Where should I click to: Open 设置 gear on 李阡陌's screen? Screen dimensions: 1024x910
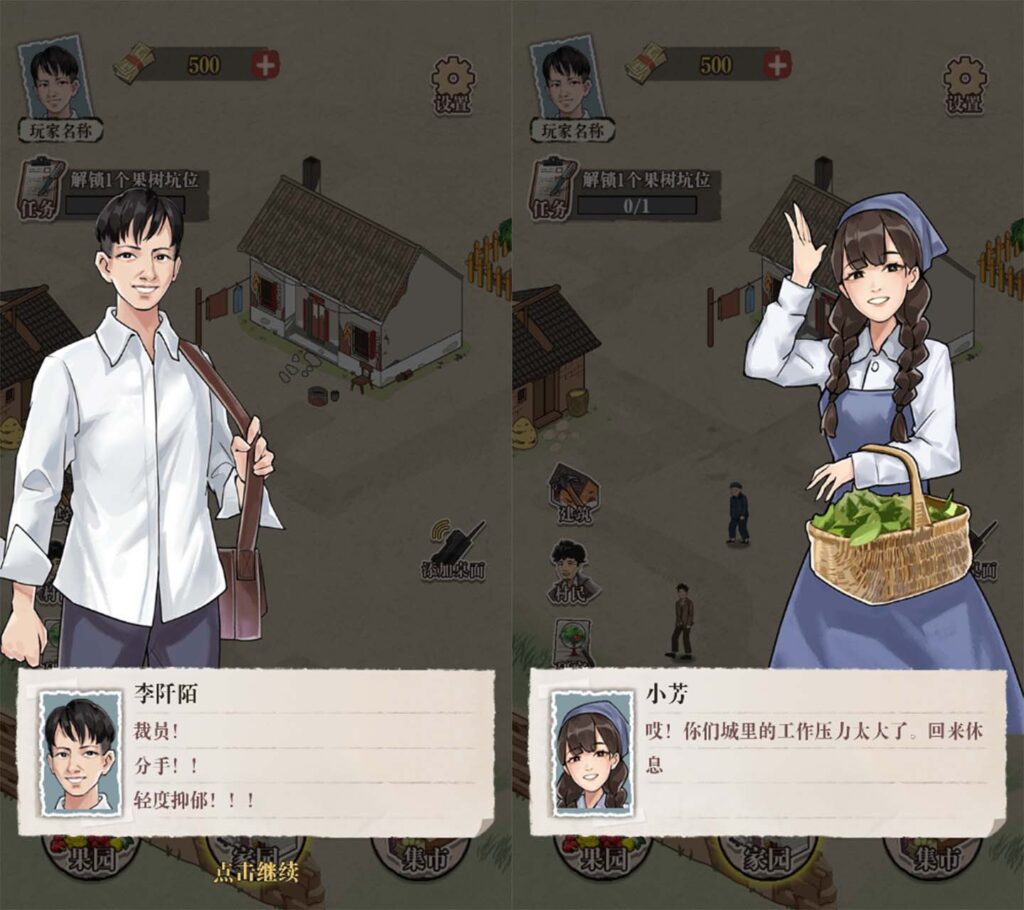coord(453,83)
